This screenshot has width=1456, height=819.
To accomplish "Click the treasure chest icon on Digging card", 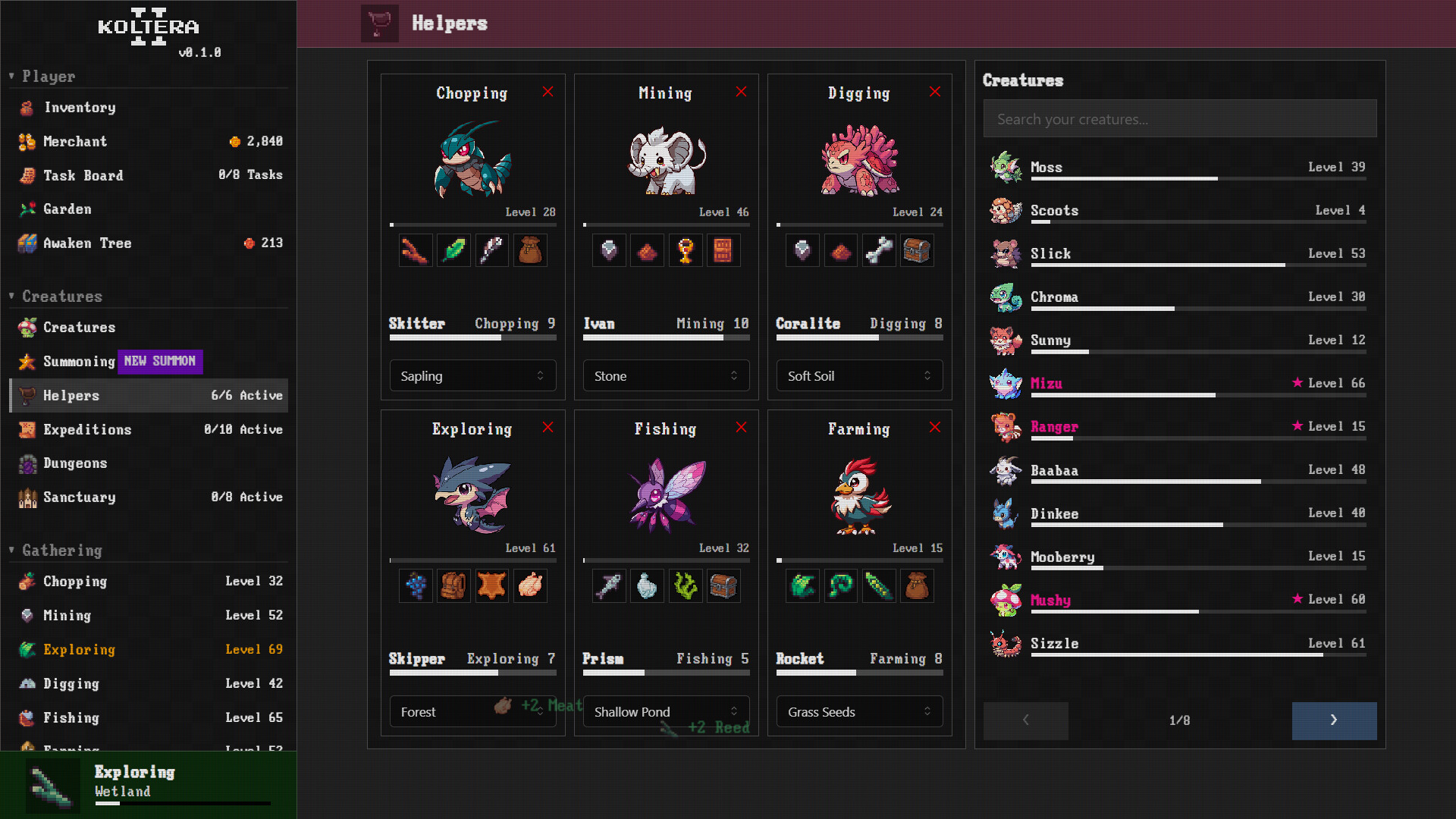I will (918, 250).
